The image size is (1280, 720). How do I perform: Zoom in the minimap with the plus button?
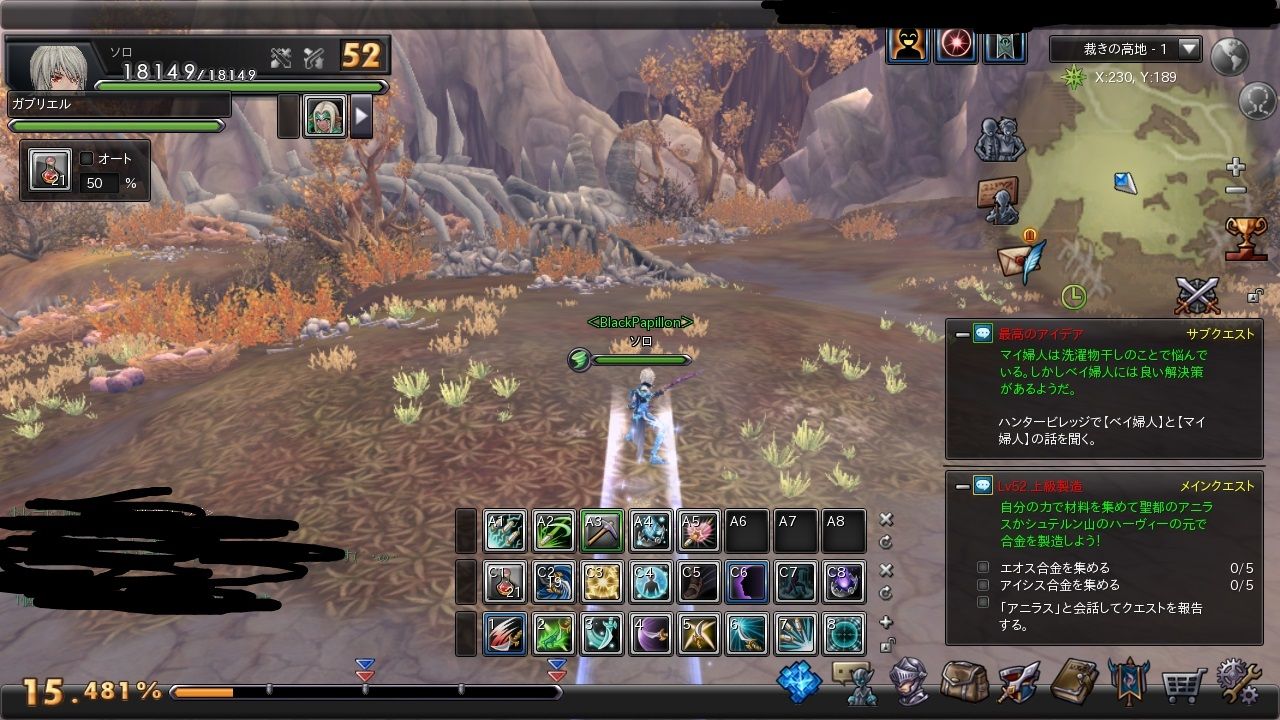pos(1236,166)
